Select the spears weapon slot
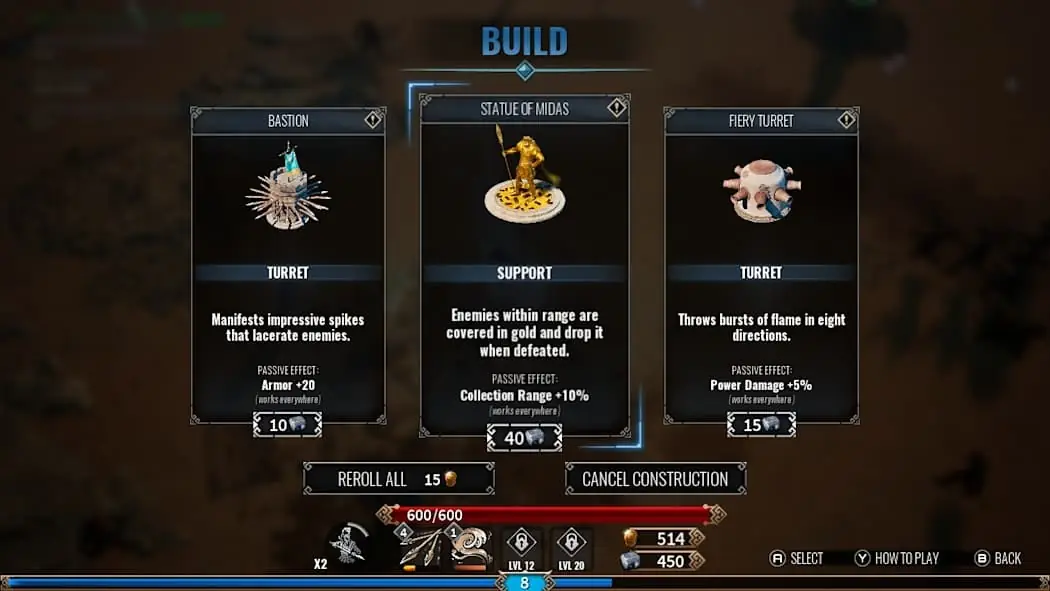The width and height of the screenshot is (1050, 591). [421, 548]
